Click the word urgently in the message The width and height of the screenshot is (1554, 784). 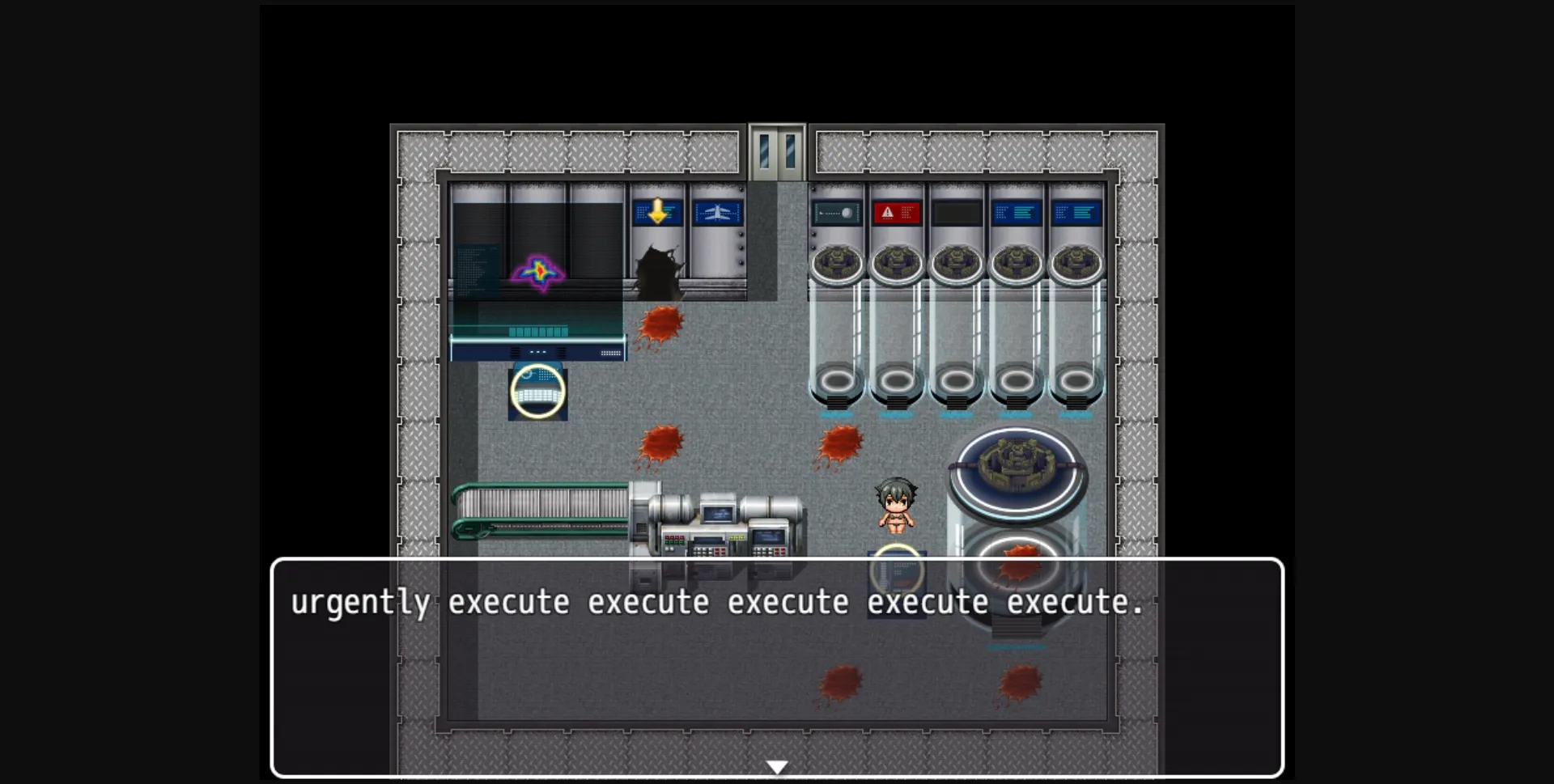click(362, 602)
